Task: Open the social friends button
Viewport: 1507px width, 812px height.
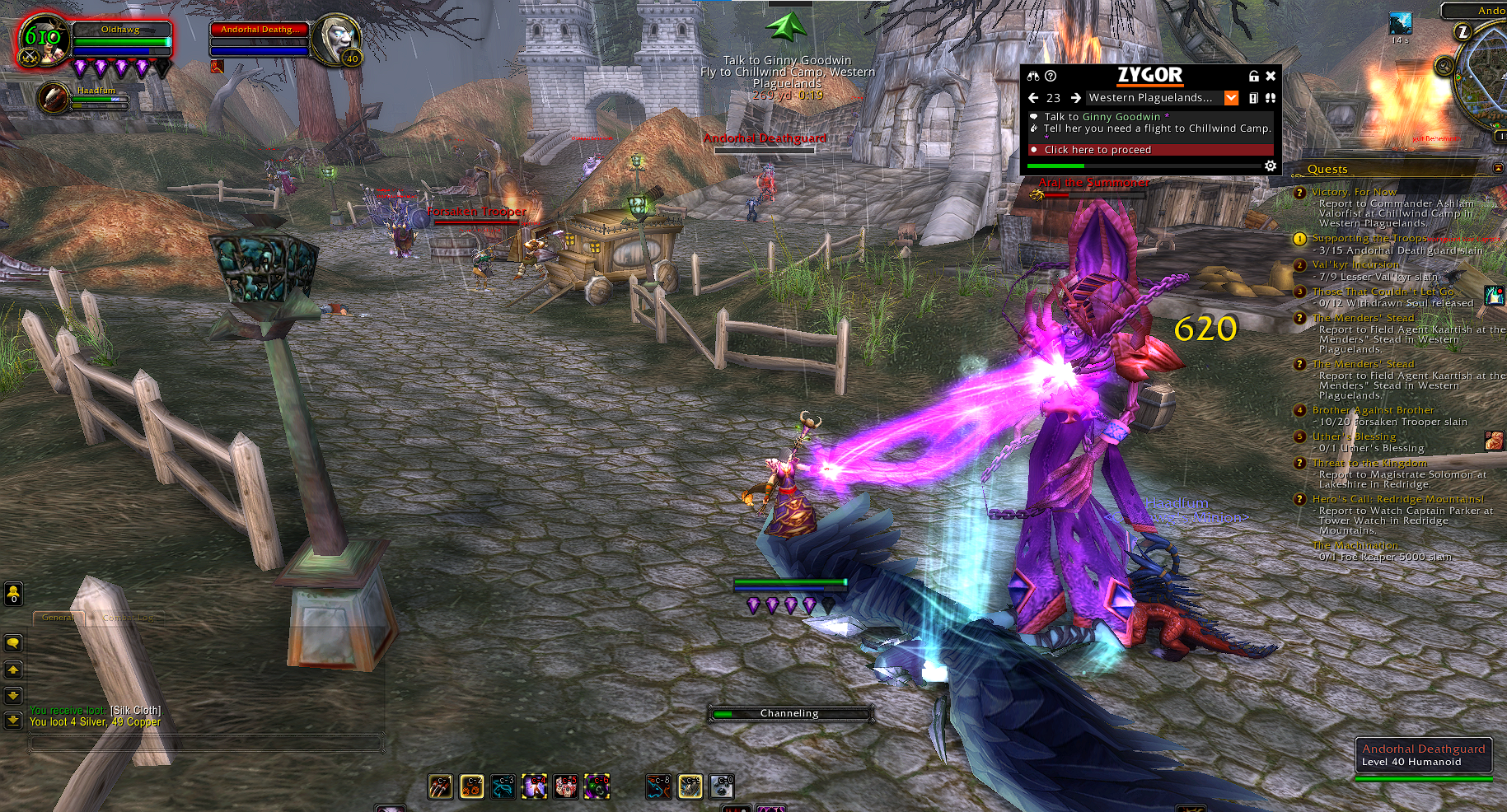Action: pyautogui.click(x=13, y=593)
